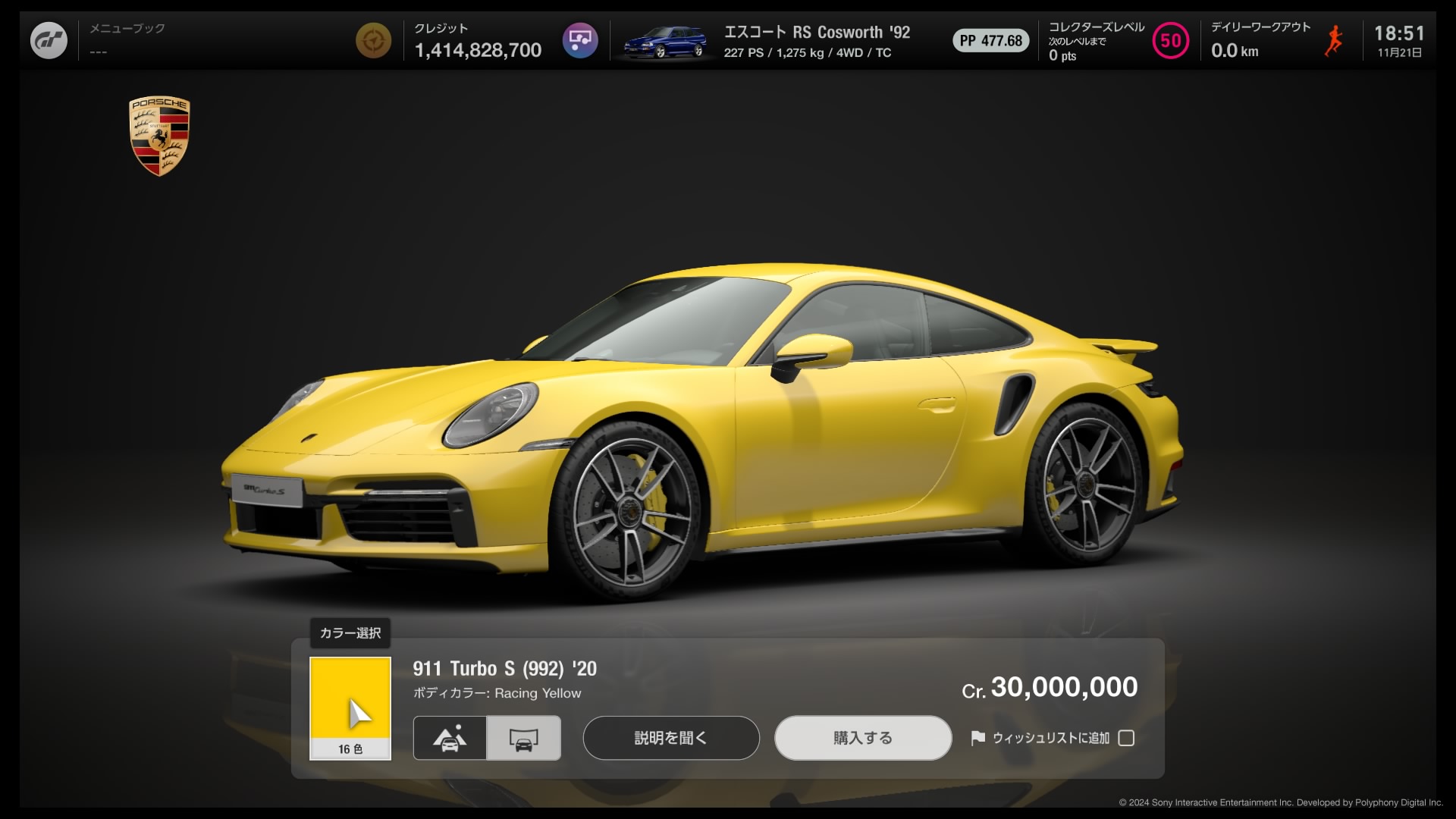Toggle the car preview to outdoor background
Screen dimensions: 1456x819
point(449,738)
